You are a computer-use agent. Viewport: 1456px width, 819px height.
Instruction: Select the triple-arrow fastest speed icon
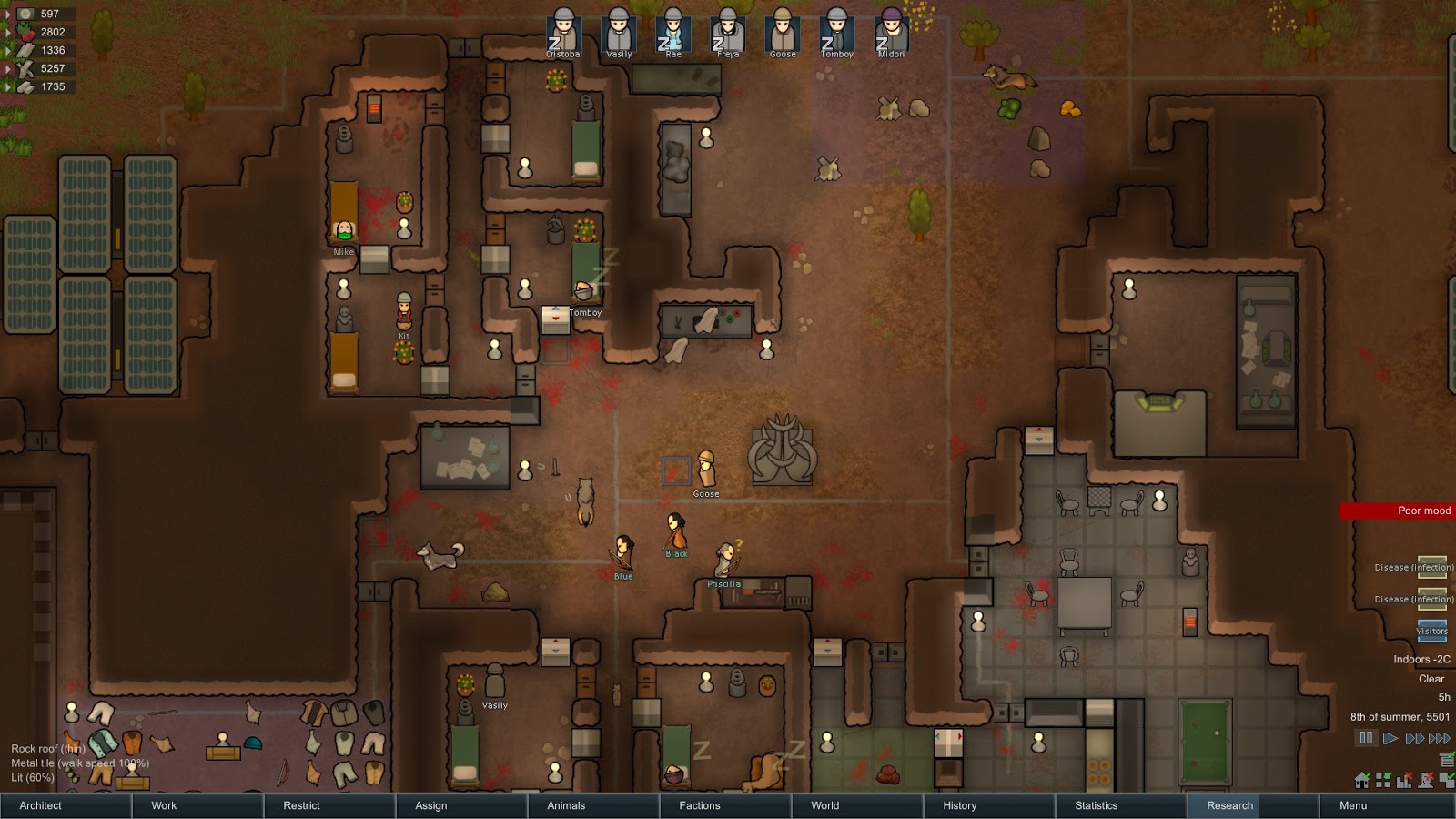[x=1440, y=738]
